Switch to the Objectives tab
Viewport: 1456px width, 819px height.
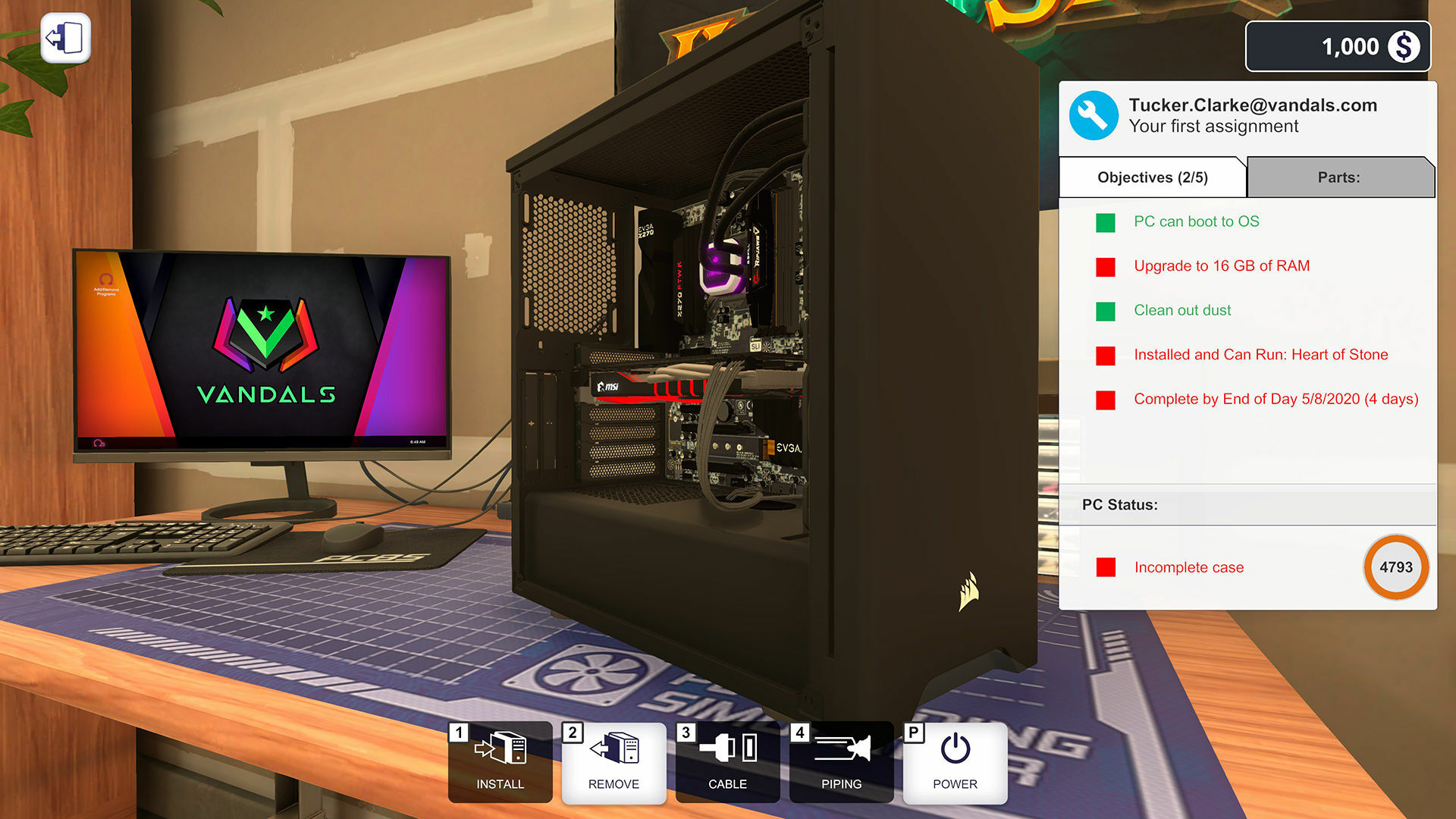point(1152,177)
